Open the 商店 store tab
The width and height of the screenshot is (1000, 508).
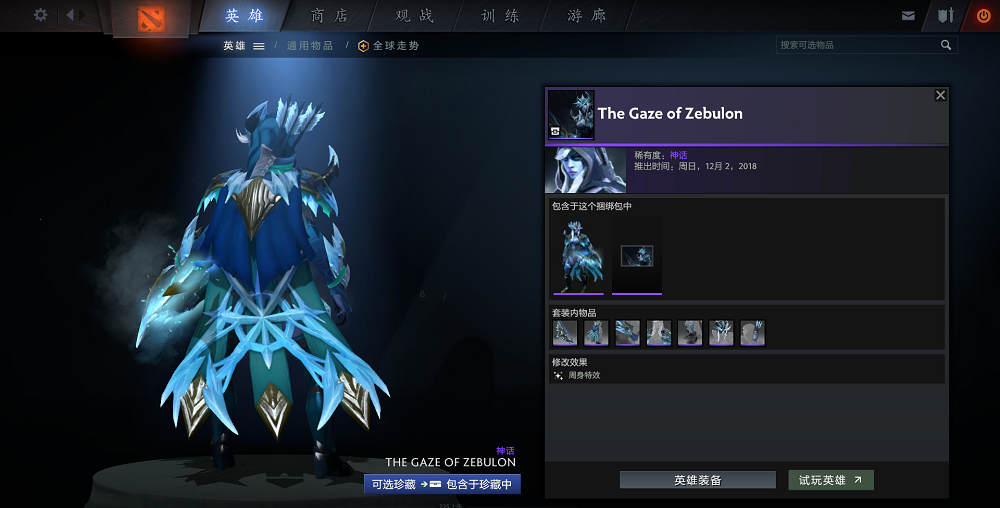(x=330, y=16)
